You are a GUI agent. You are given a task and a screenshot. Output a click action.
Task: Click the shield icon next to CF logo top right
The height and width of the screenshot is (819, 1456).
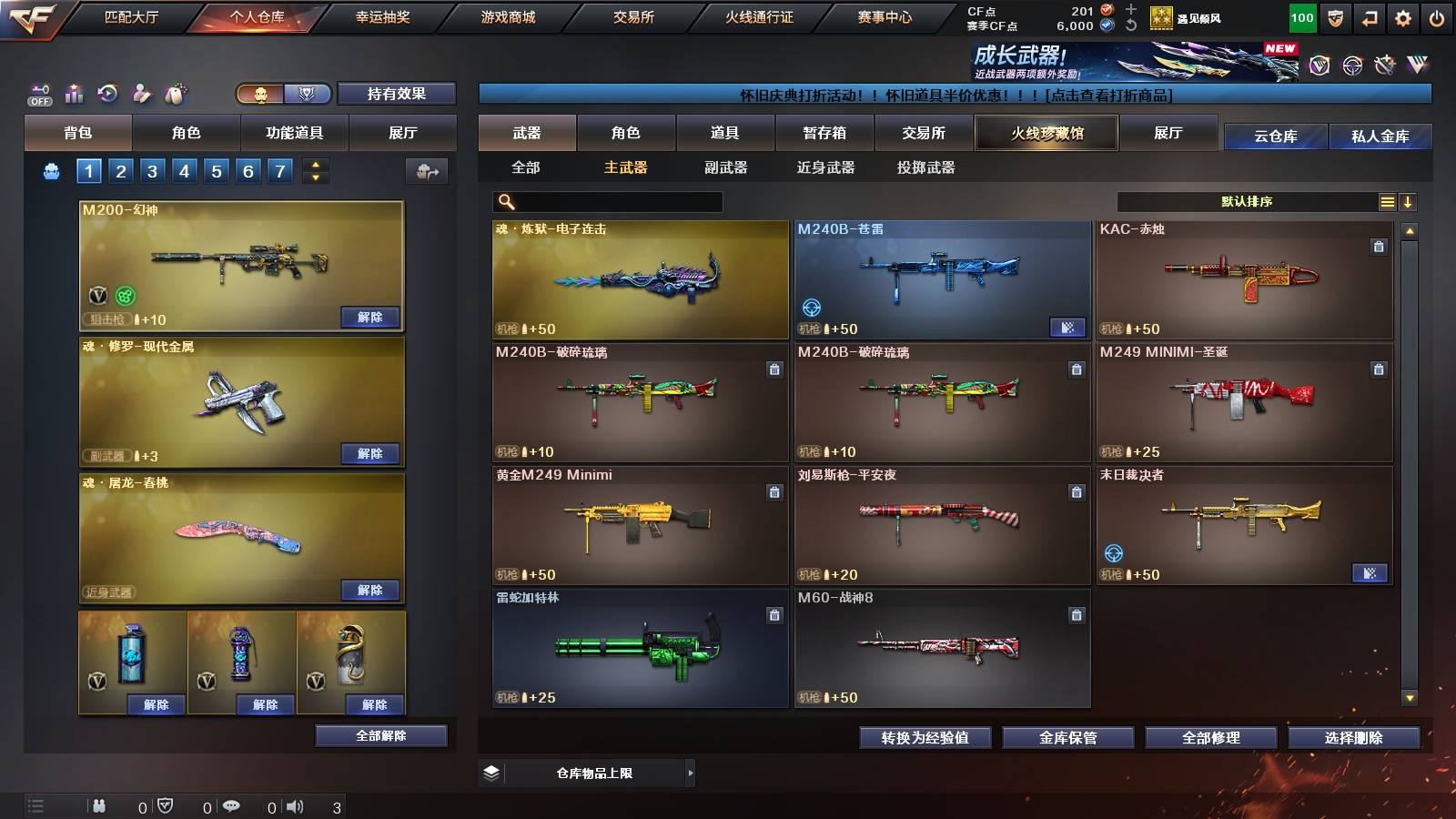point(1337,18)
